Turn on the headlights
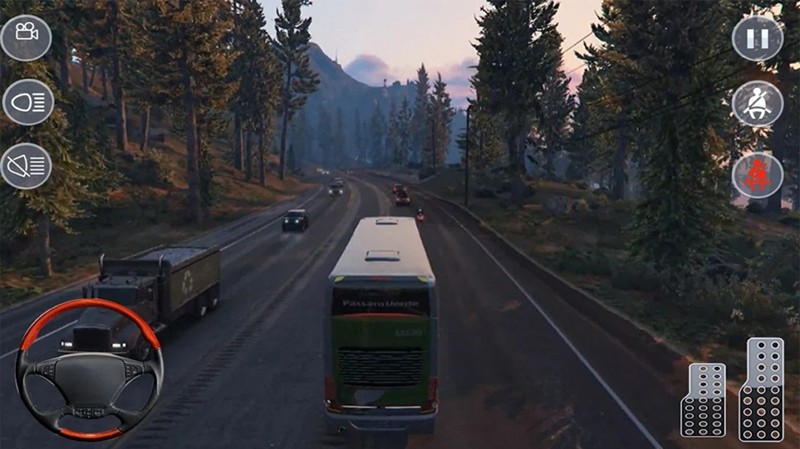 27,101
